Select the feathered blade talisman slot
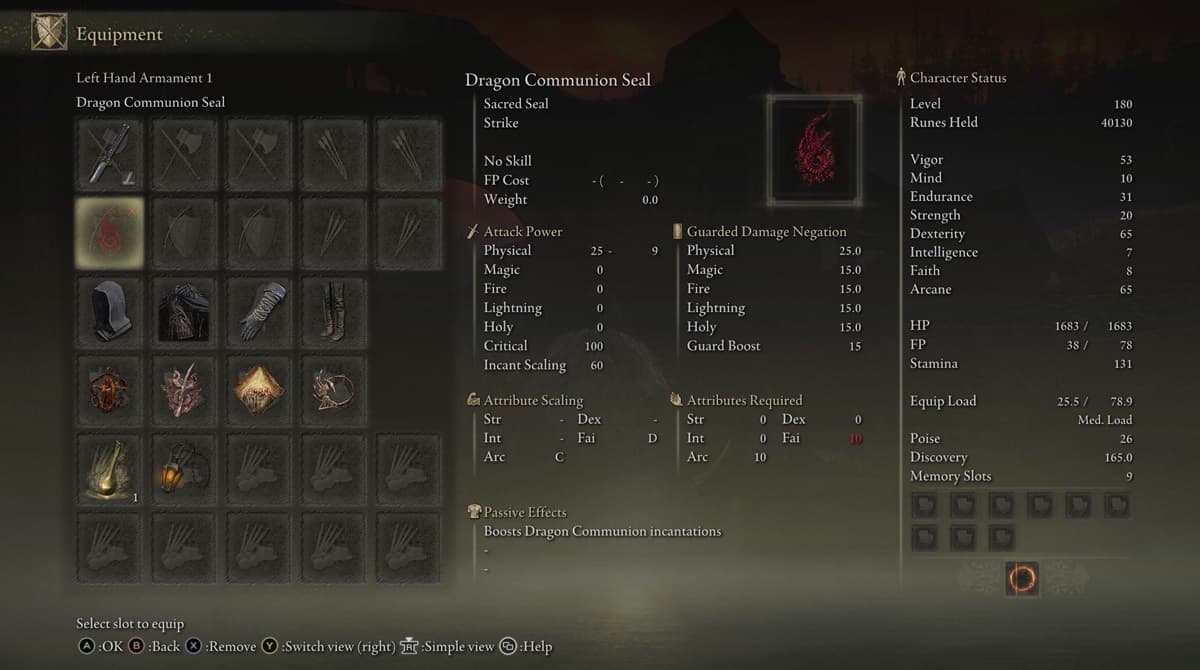The width and height of the screenshot is (1200, 670). (x=184, y=389)
